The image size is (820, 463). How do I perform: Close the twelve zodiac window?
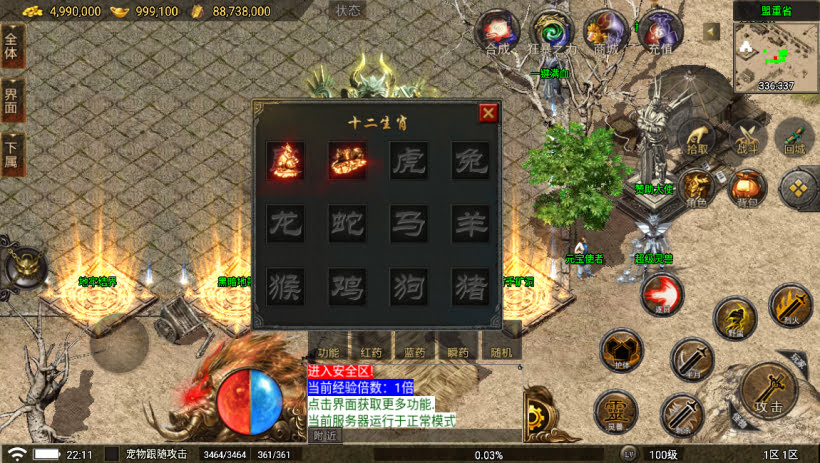(488, 112)
